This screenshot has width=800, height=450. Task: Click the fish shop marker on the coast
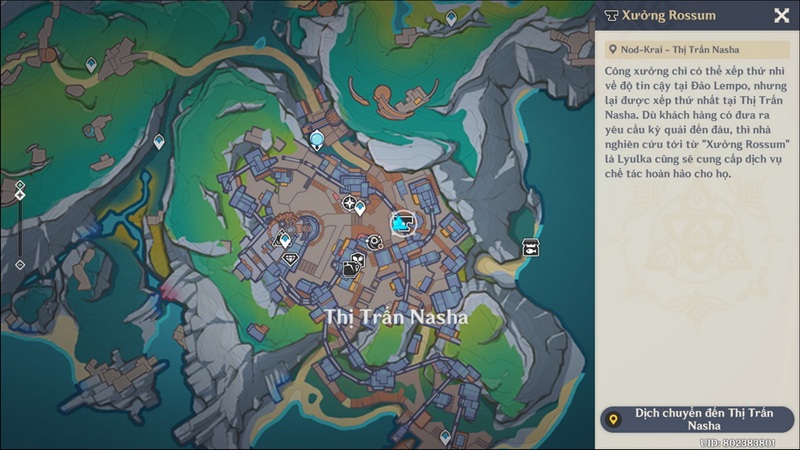click(x=530, y=247)
